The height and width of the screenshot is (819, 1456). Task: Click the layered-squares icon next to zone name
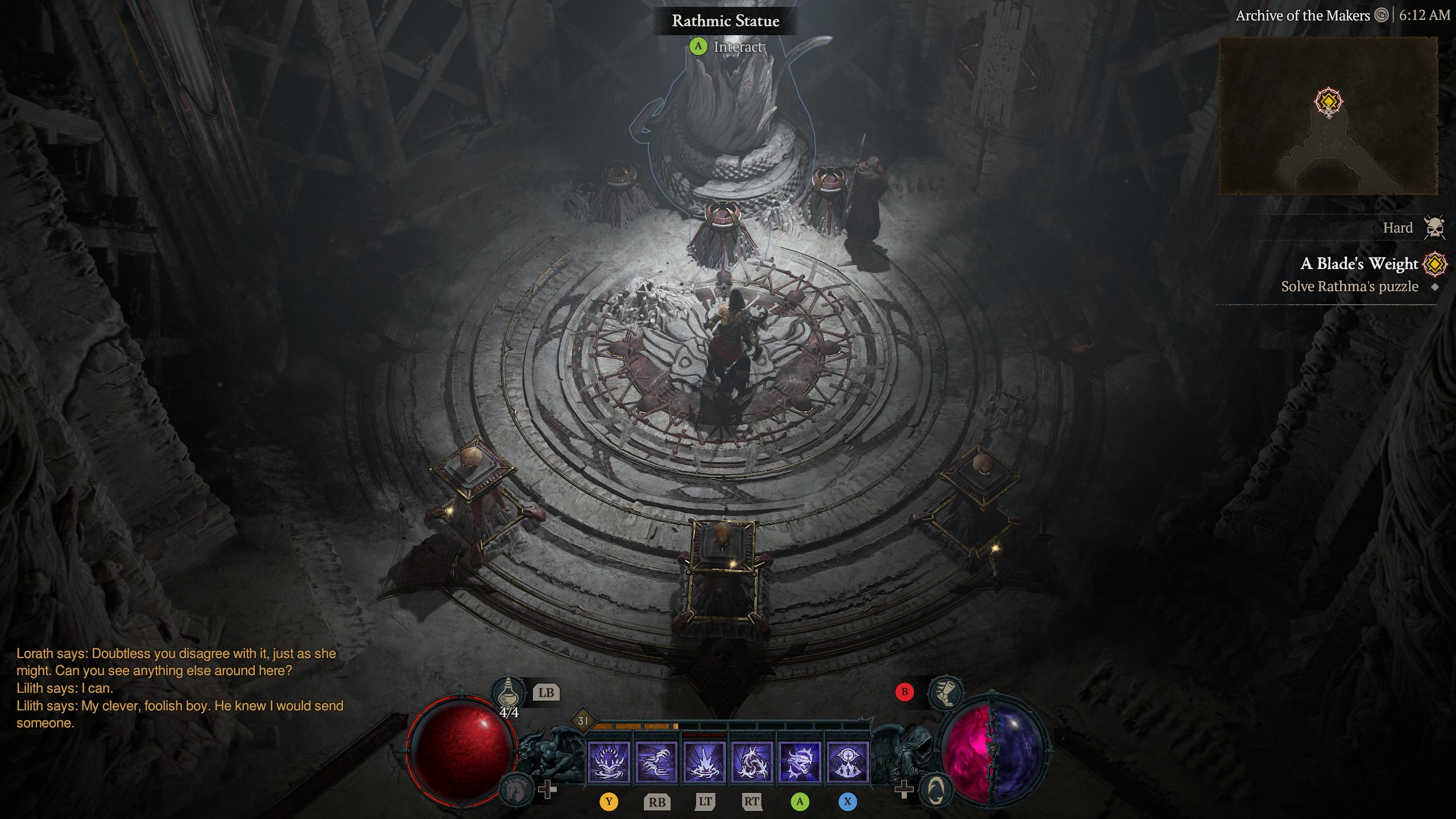(1382, 15)
